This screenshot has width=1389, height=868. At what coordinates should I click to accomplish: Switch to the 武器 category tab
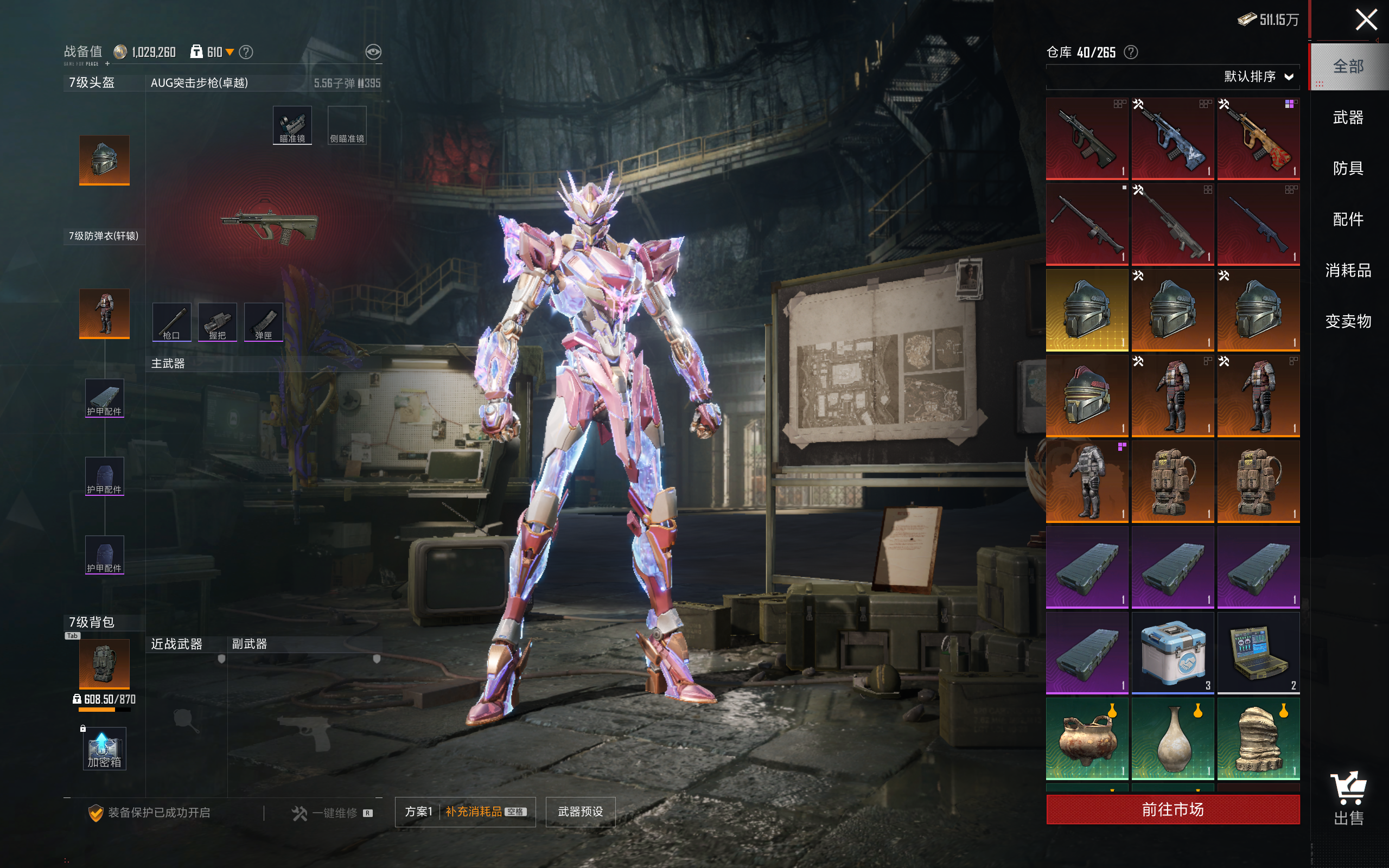pos(1348,118)
